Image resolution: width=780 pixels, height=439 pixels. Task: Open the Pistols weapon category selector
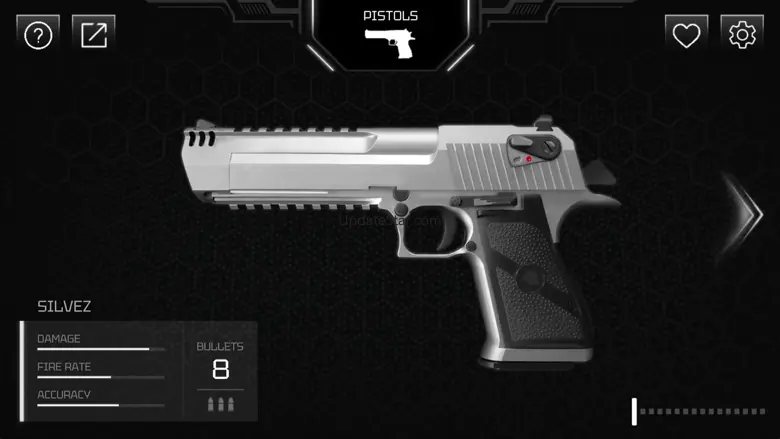pyautogui.click(x=390, y=35)
